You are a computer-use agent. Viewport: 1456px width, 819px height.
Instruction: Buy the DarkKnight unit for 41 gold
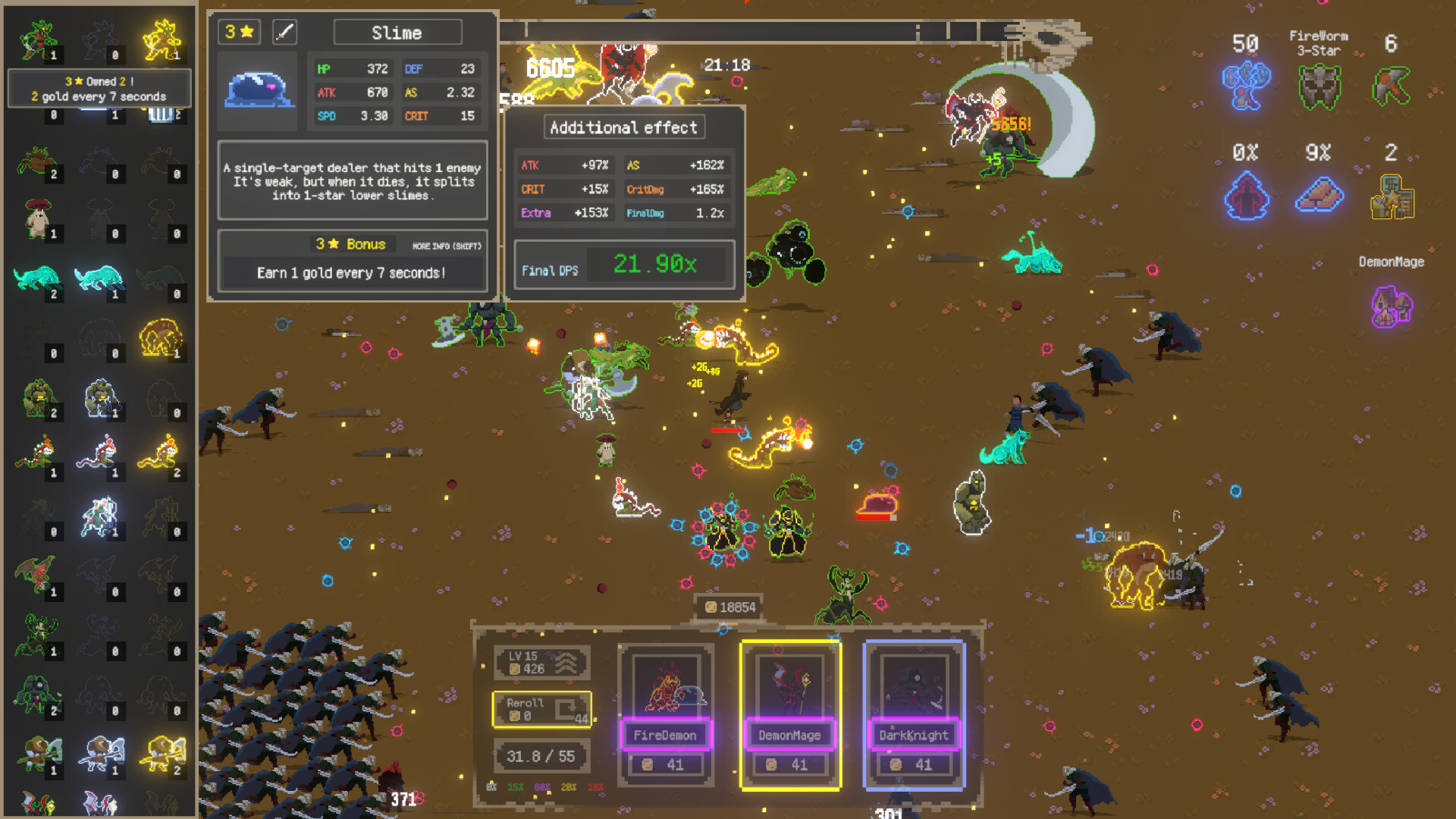pyautogui.click(x=914, y=764)
